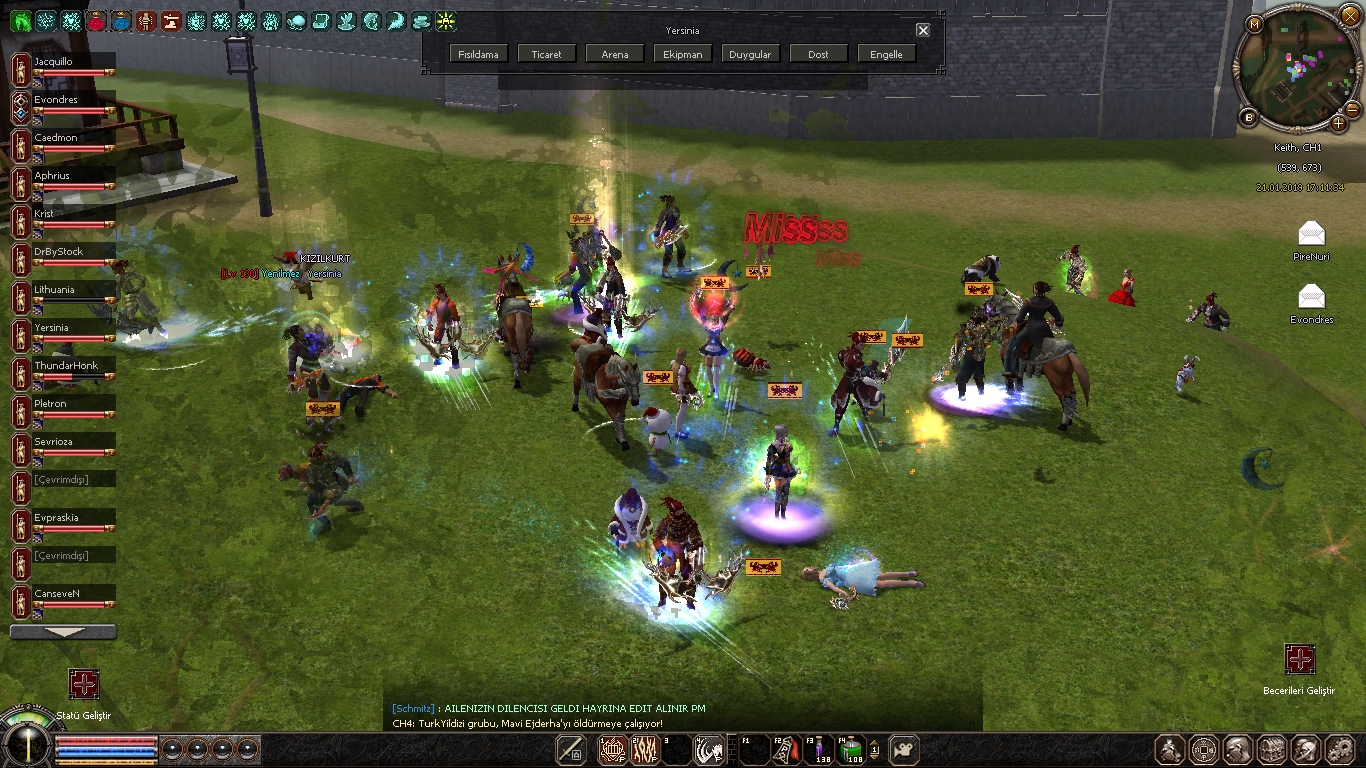1366x768 pixels.
Task: Add Yersinia as friend with Dost
Action: click(x=818, y=54)
